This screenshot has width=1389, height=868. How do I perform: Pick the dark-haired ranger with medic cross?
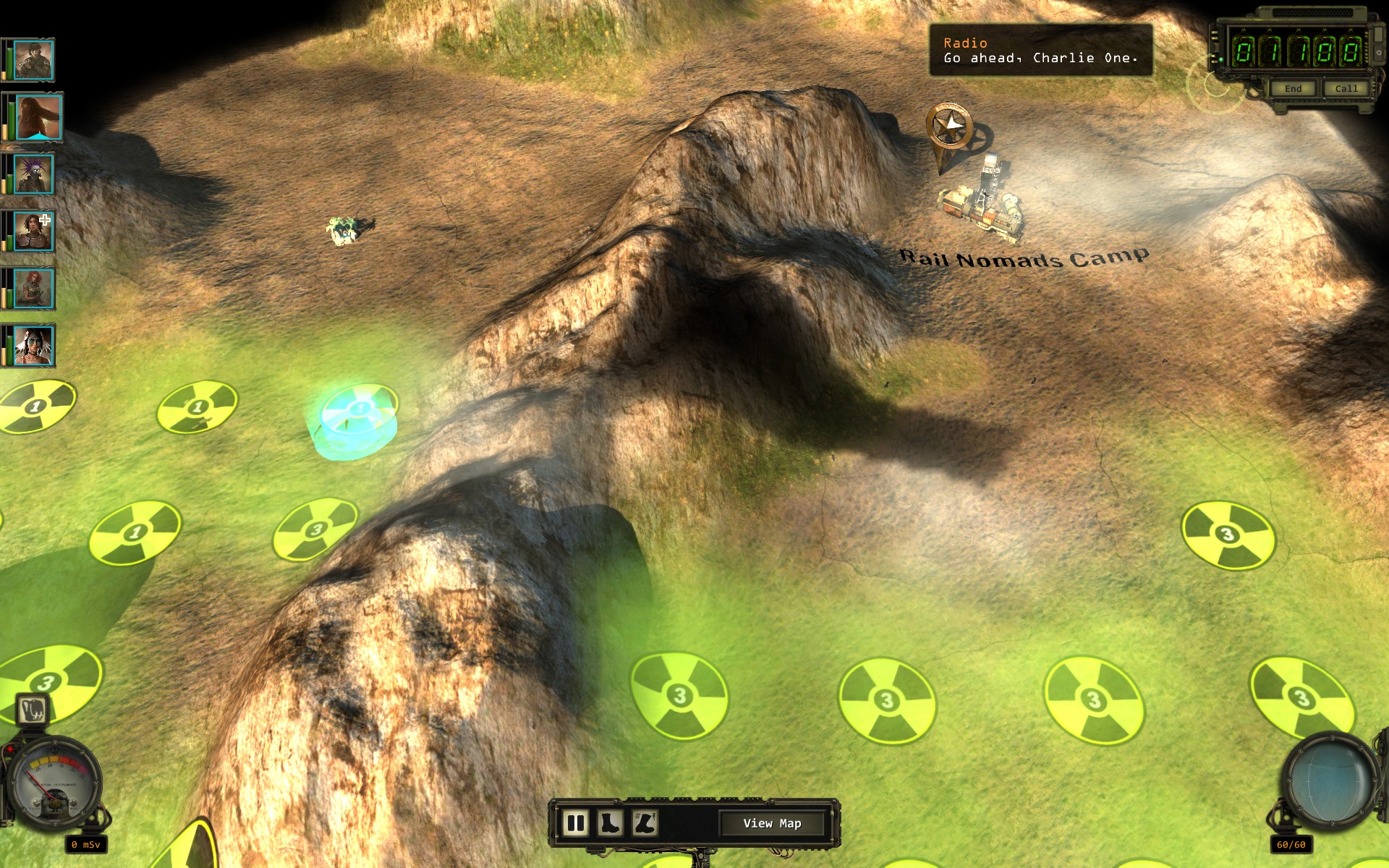(x=33, y=231)
